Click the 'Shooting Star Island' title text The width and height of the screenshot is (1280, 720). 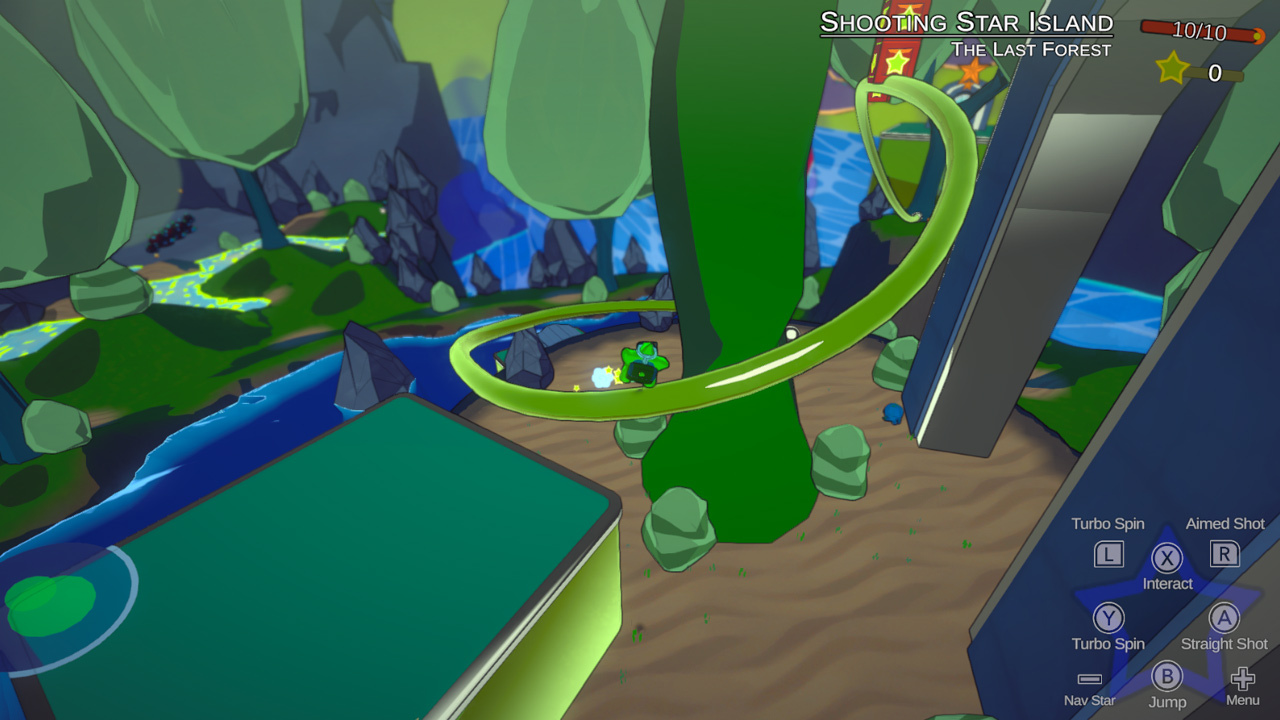tap(968, 22)
